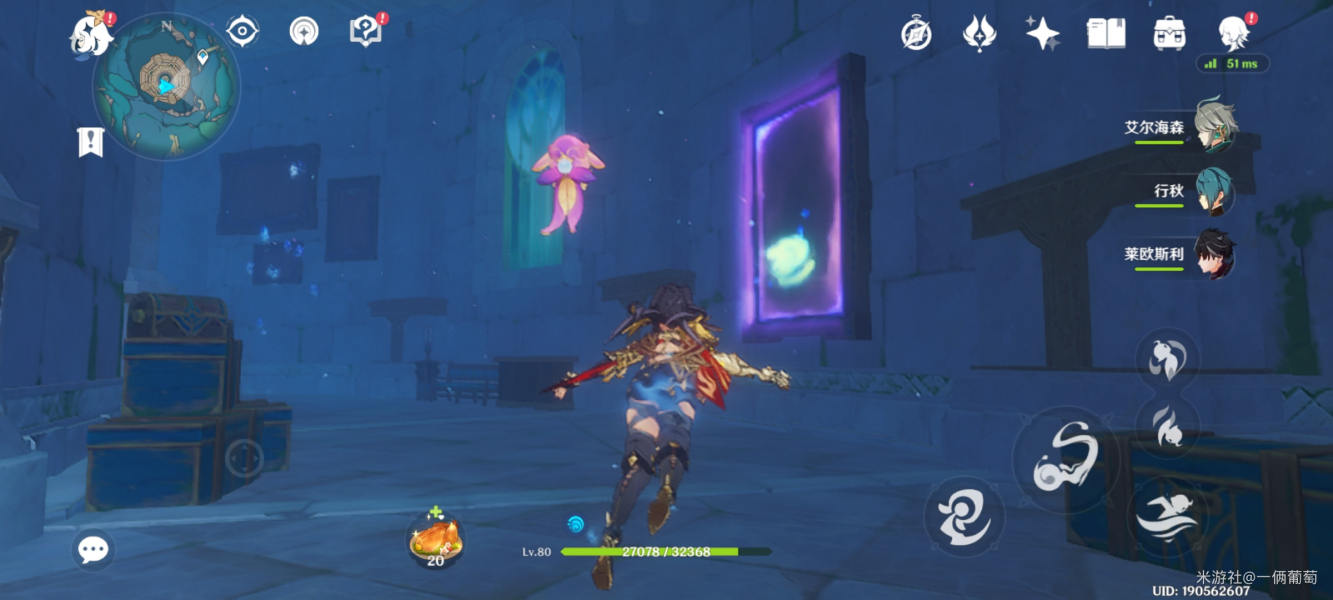
Task: Open the Paimon main menu
Action: [x=88, y=34]
